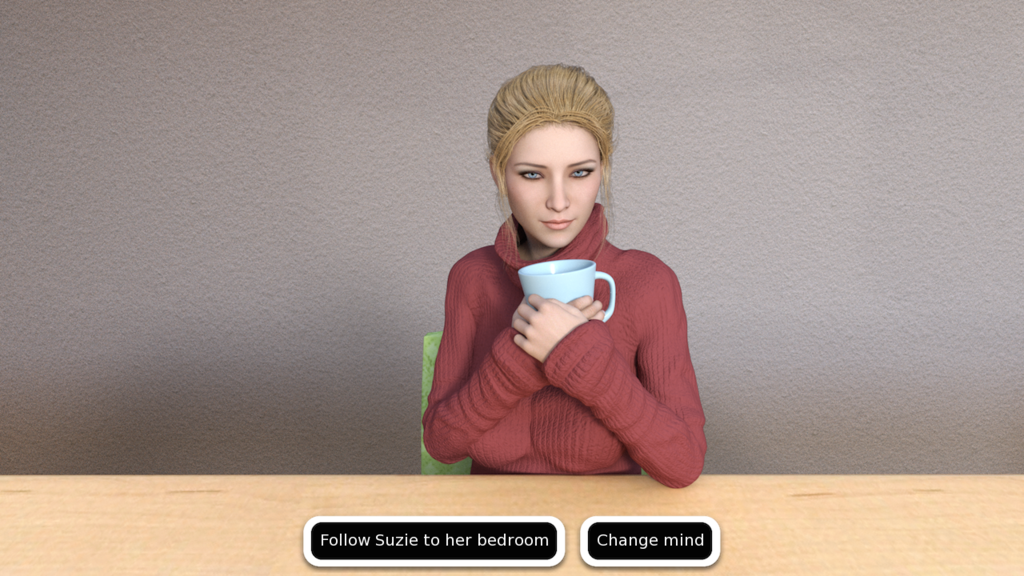Select the 'Change mind' option
The height and width of the screenshot is (576, 1024).
point(650,541)
